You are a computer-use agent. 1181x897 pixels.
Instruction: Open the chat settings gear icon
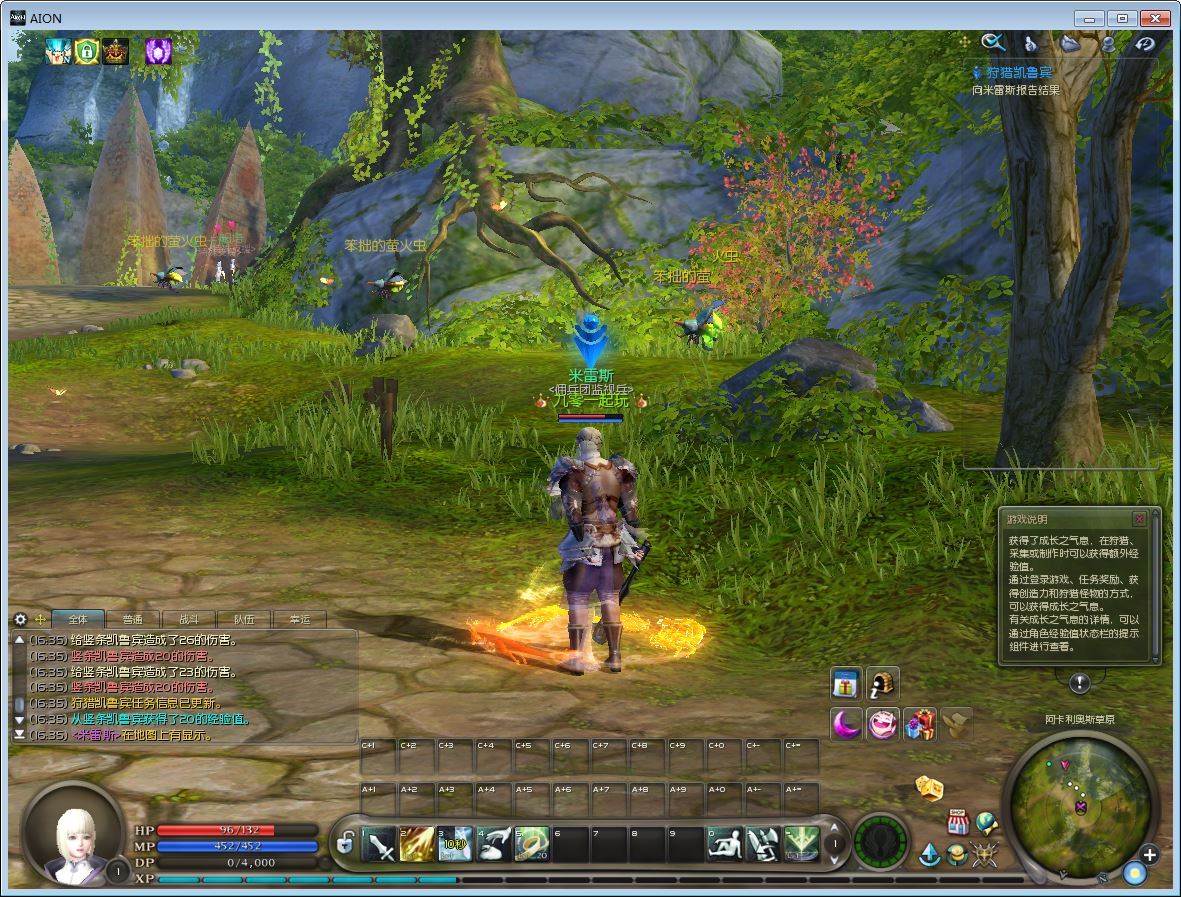(20, 620)
